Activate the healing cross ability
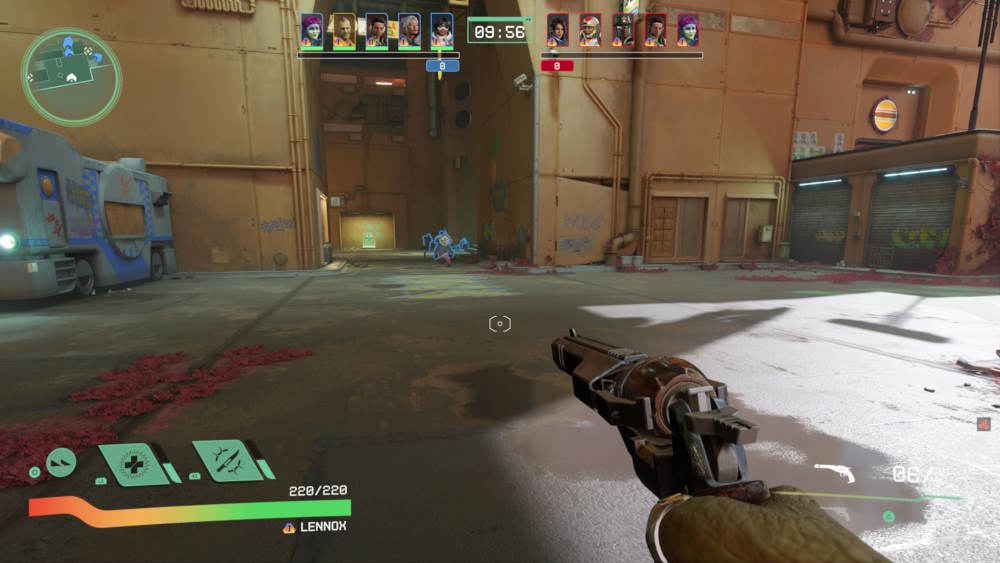The image size is (1000, 563). point(135,464)
